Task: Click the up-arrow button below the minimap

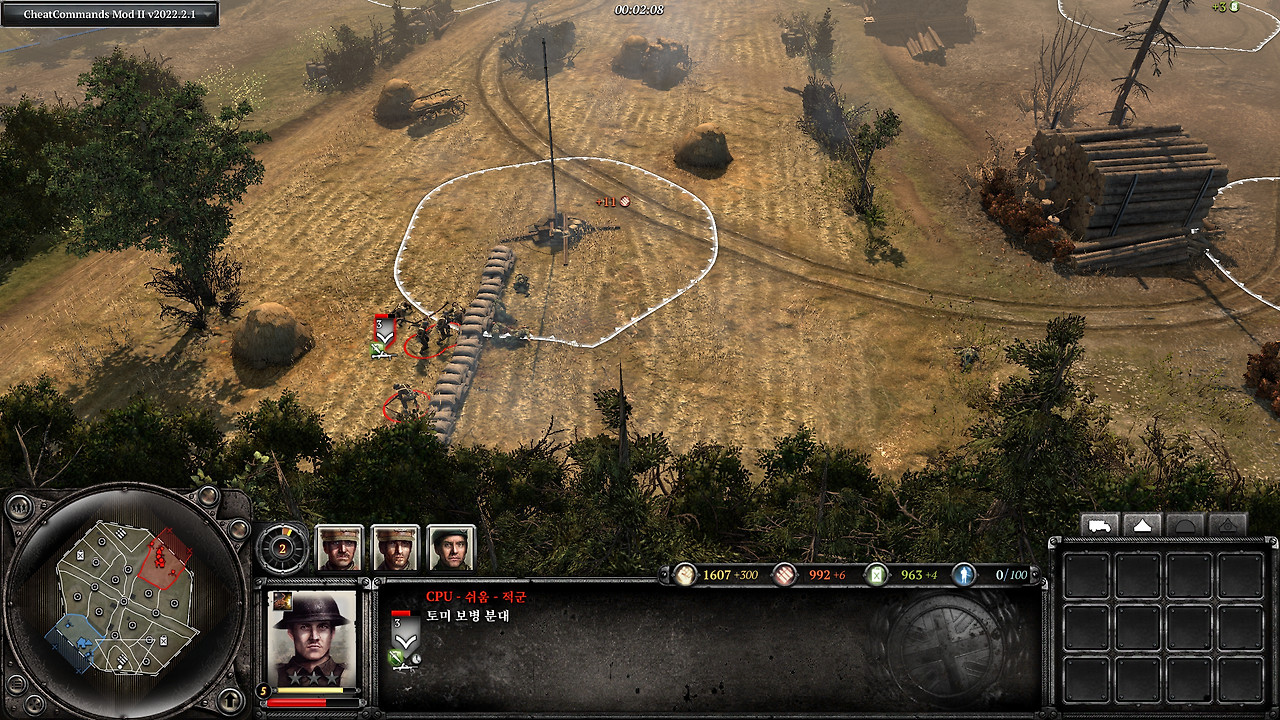Action: (x=230, y=699)
